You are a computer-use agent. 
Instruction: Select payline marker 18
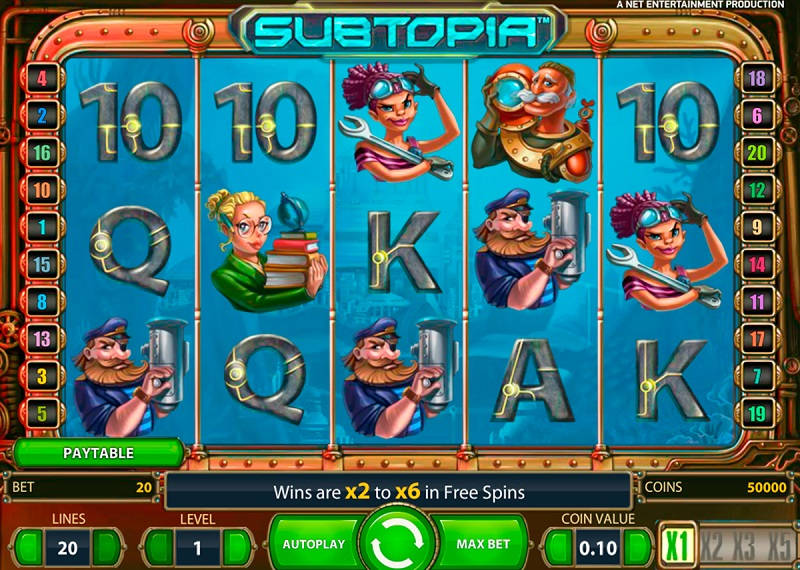757,78
